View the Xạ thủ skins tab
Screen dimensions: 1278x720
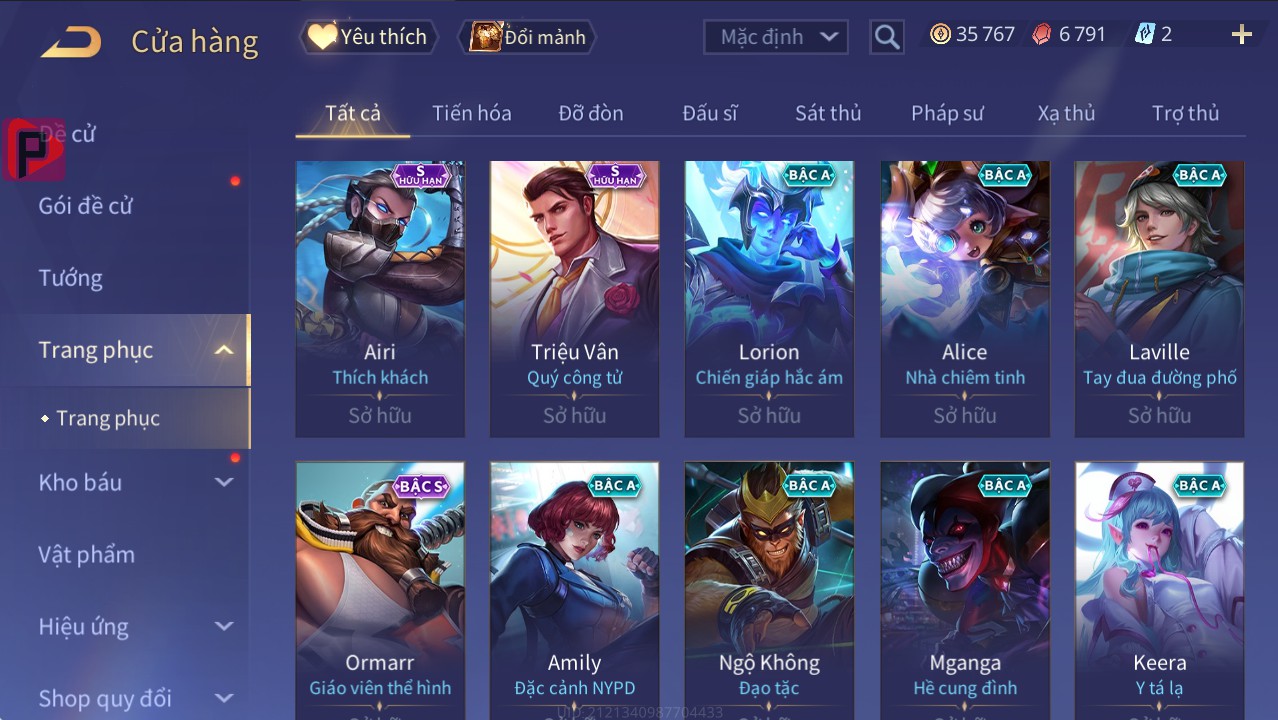1066,113
